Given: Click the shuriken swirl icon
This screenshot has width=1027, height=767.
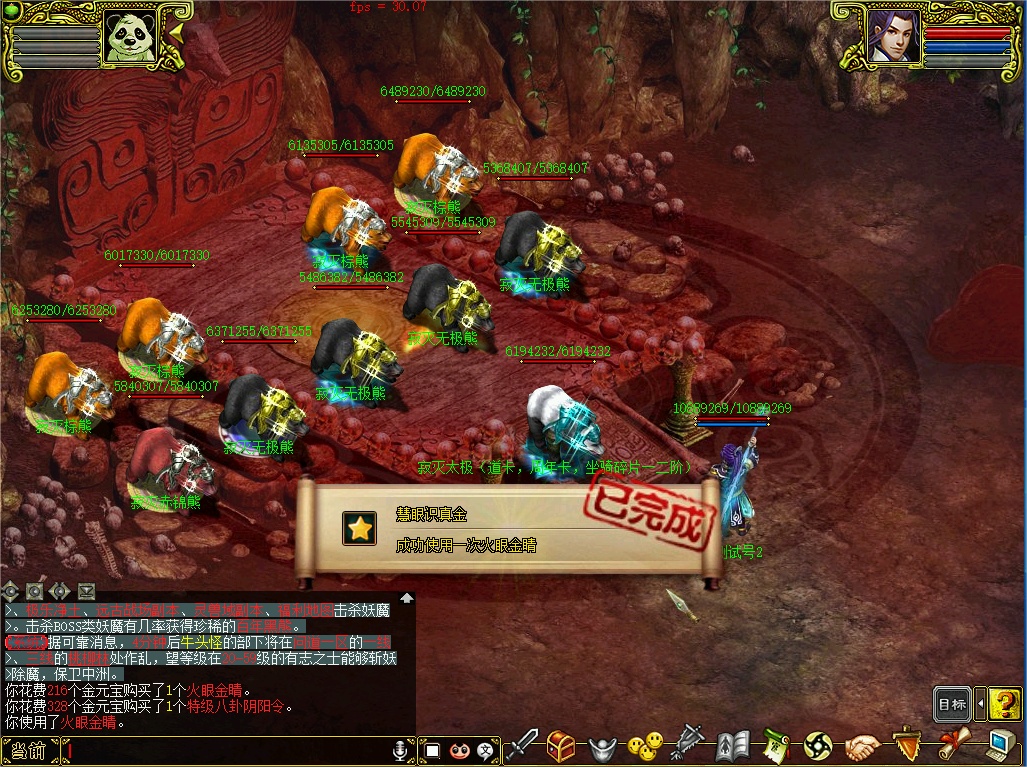Looking at the screenshot, I should (818, 746).
